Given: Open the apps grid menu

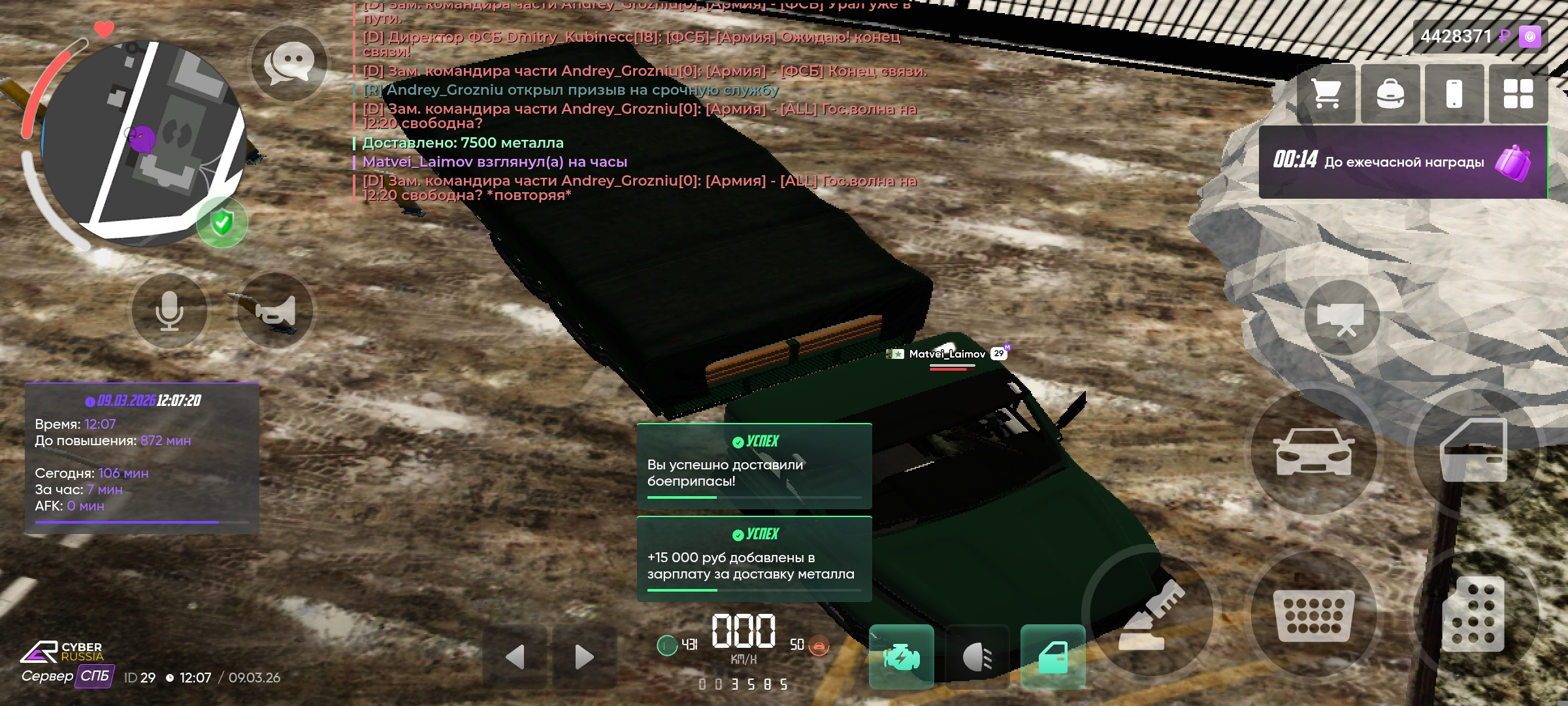Looking at the screenshot, I should 1519,95.
